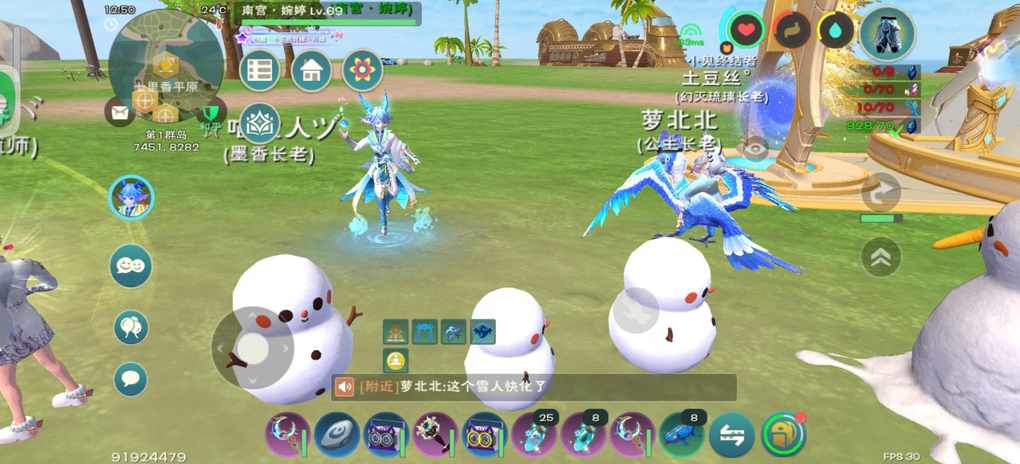Viewport: 1020px width, 464px height.
Task: Tap the balloons icon button
Action: (131, 326)
